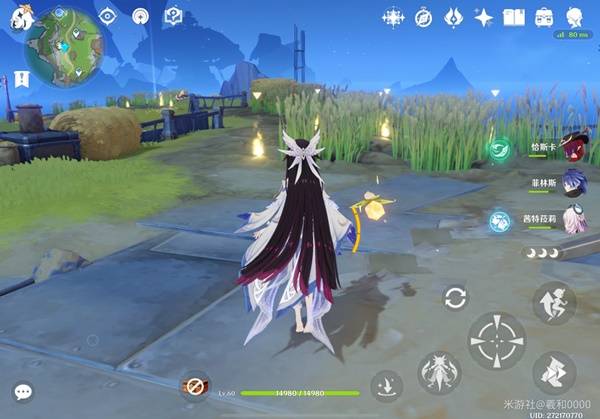Tap the jump button with upward arrows
Screen dimensions: 600x419
click(553, 302)
